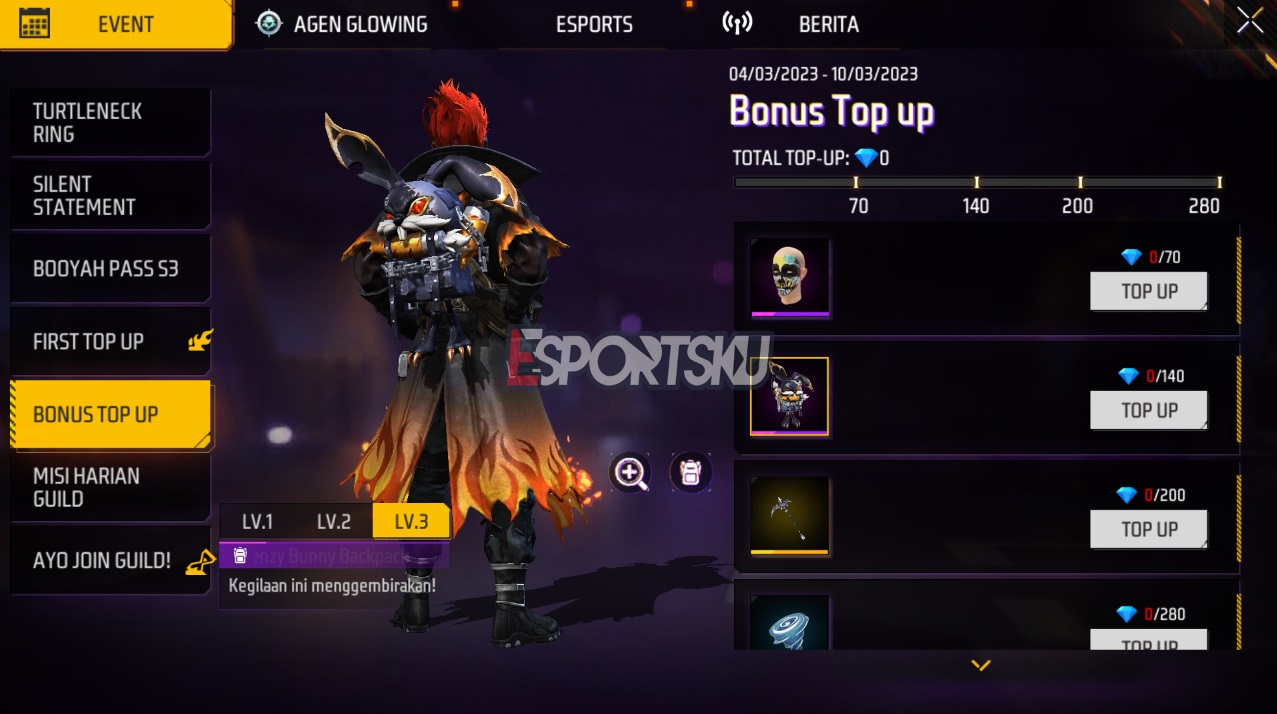This screenshot has height=714, width=1277.
Task: Show the LV.2 backpack preview
Action: pos(334,521)
